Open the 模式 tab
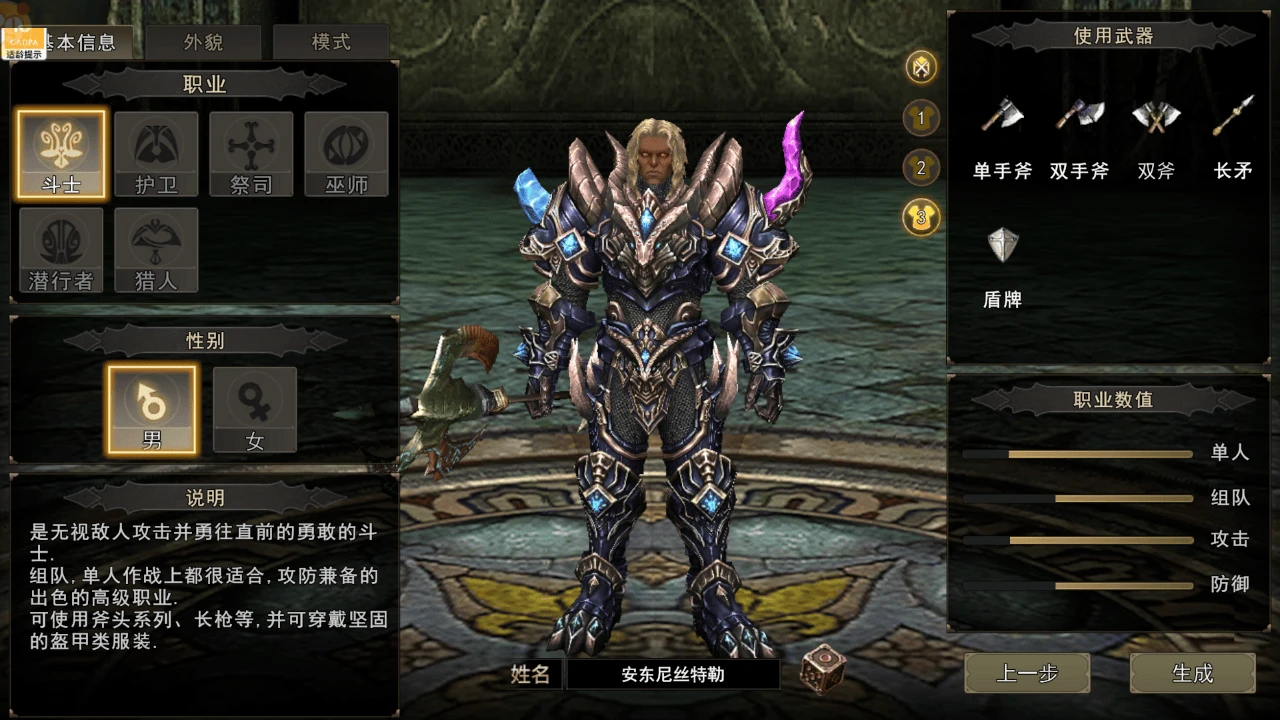1280x720 pixels. pyautogui.click(x=330, y=42)
